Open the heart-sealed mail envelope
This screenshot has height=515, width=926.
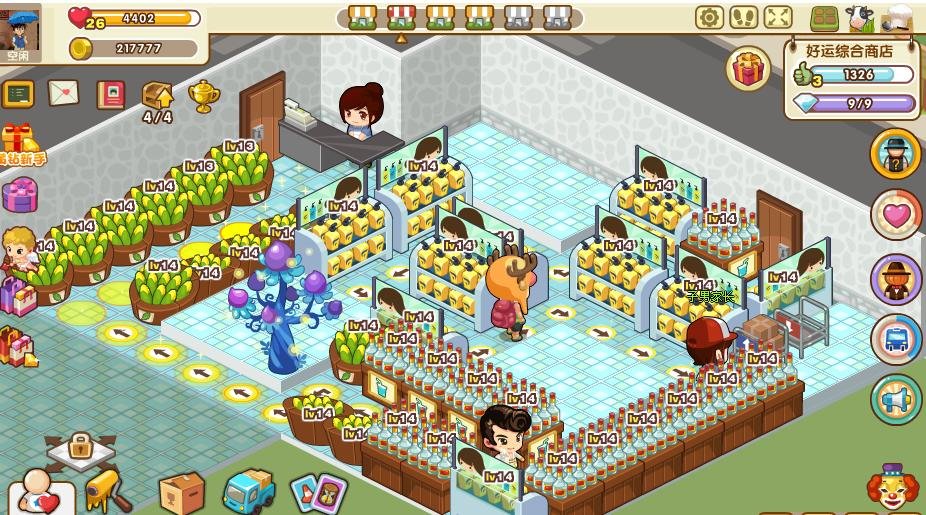click(x=63, y=93)
